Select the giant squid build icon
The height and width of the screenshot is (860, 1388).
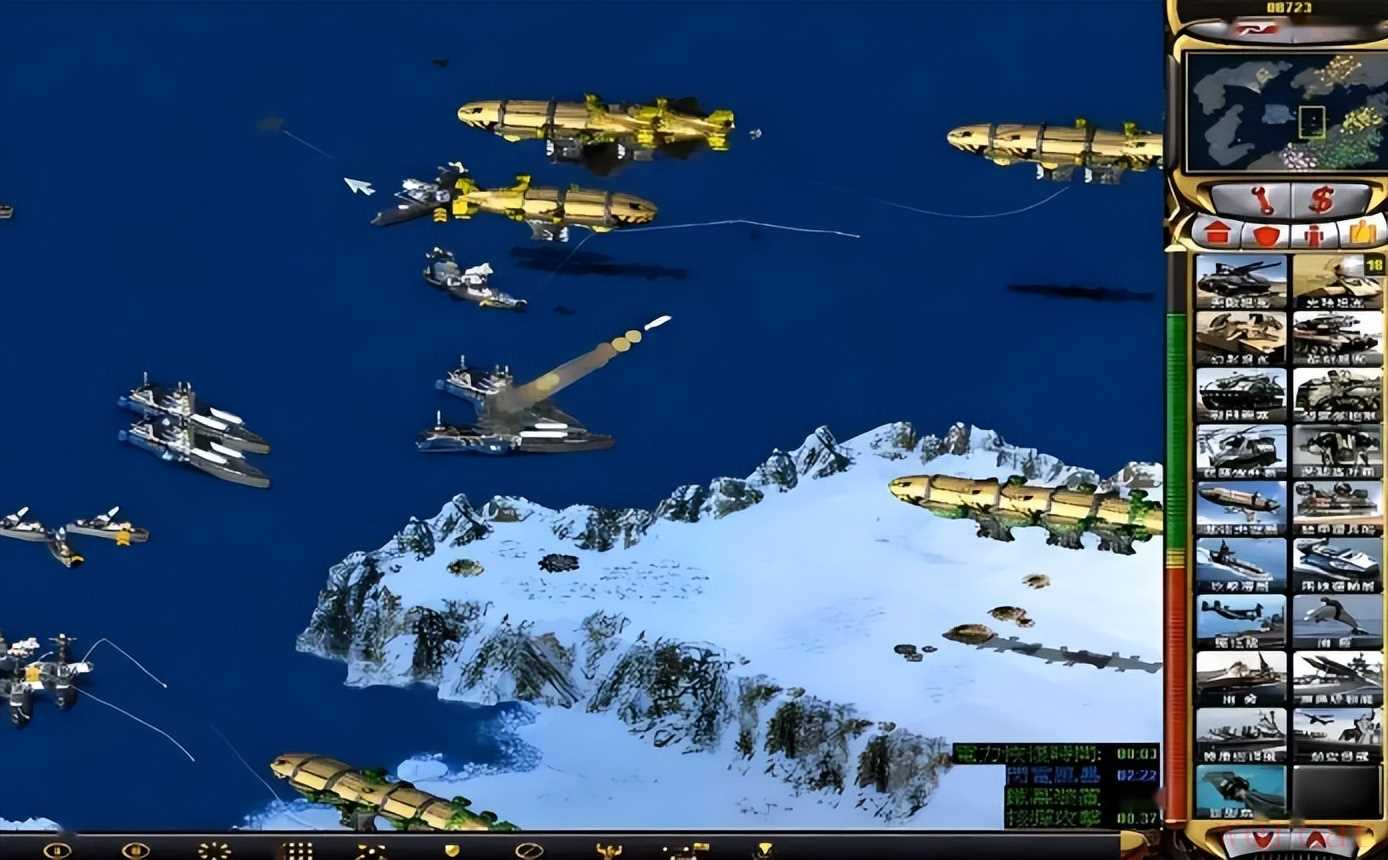pos(1240,791)
